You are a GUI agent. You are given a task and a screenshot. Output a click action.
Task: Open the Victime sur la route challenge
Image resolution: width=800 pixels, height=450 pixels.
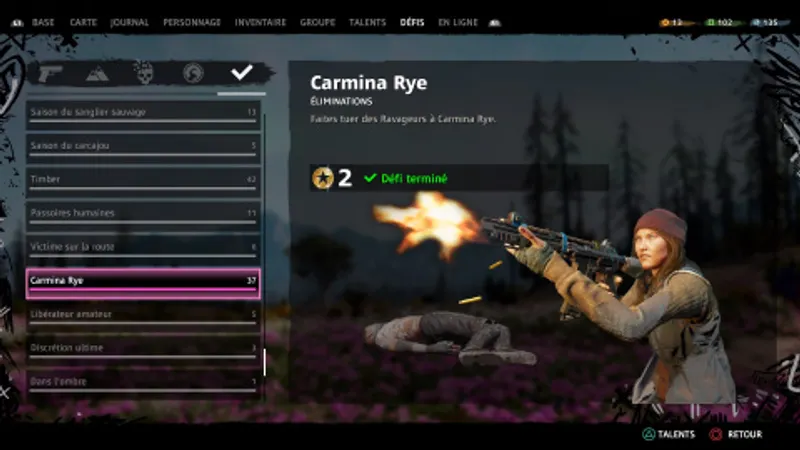143,247
